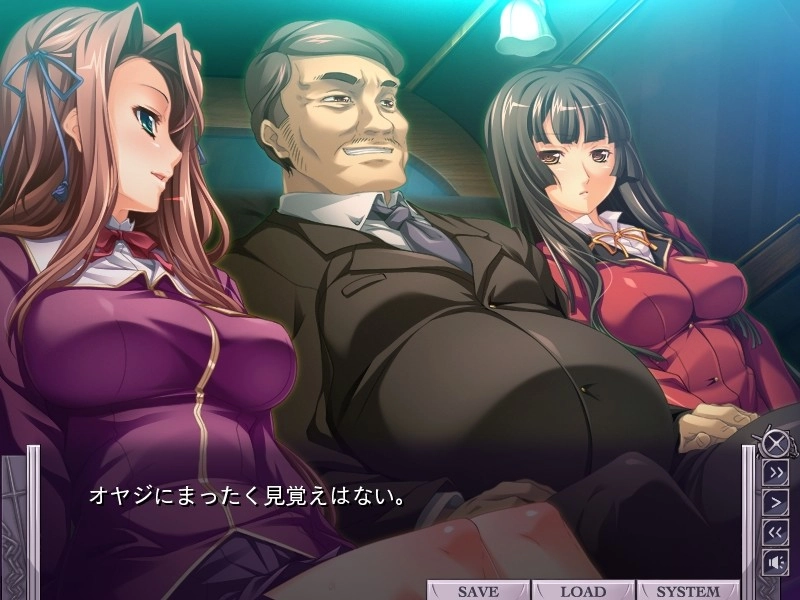Click the single-arrow auto-advance button
Screen dimensions: 800x600
point(775,501)
